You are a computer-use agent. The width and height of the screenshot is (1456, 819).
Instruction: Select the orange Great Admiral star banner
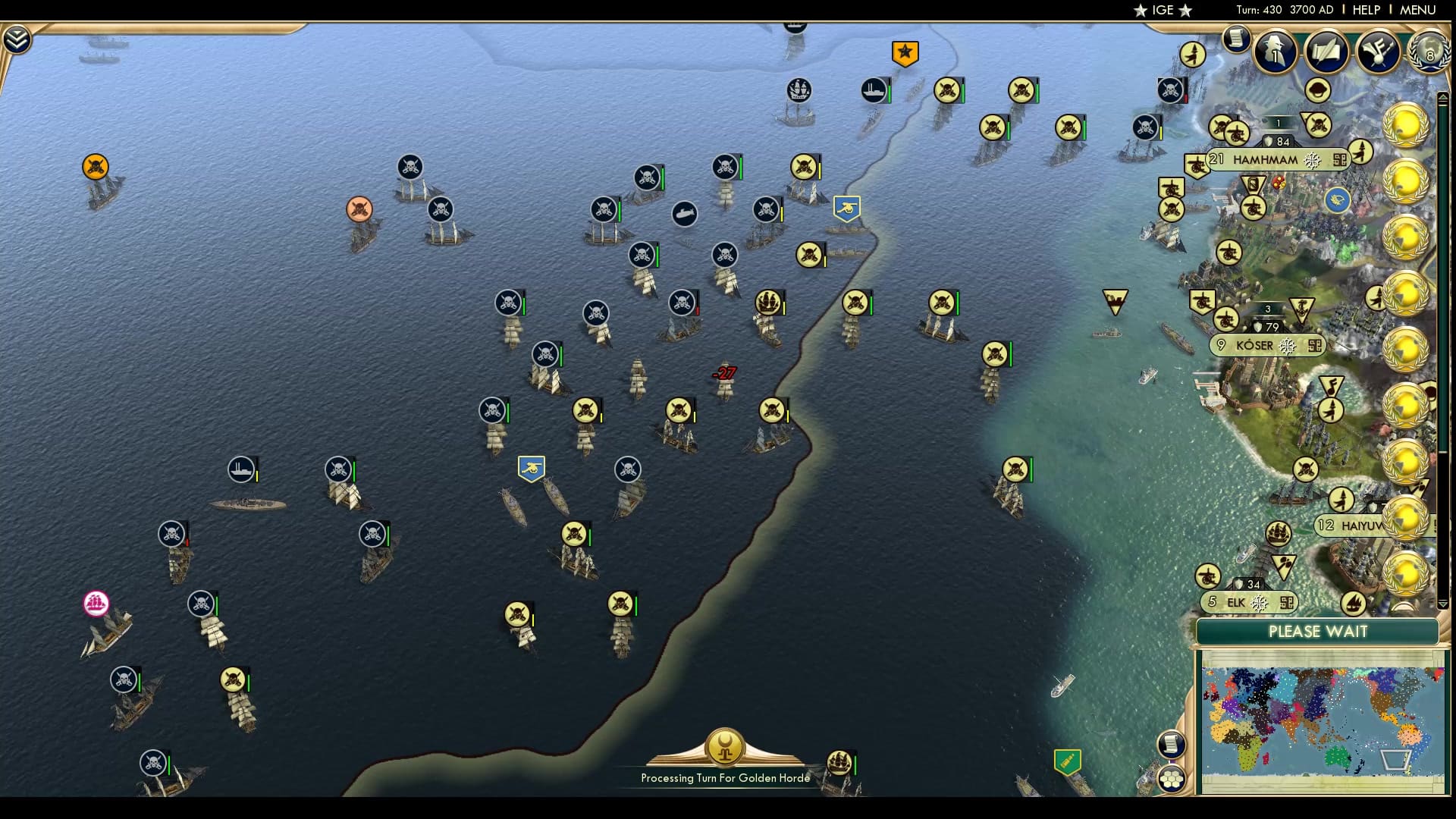(x=904, y=52)
